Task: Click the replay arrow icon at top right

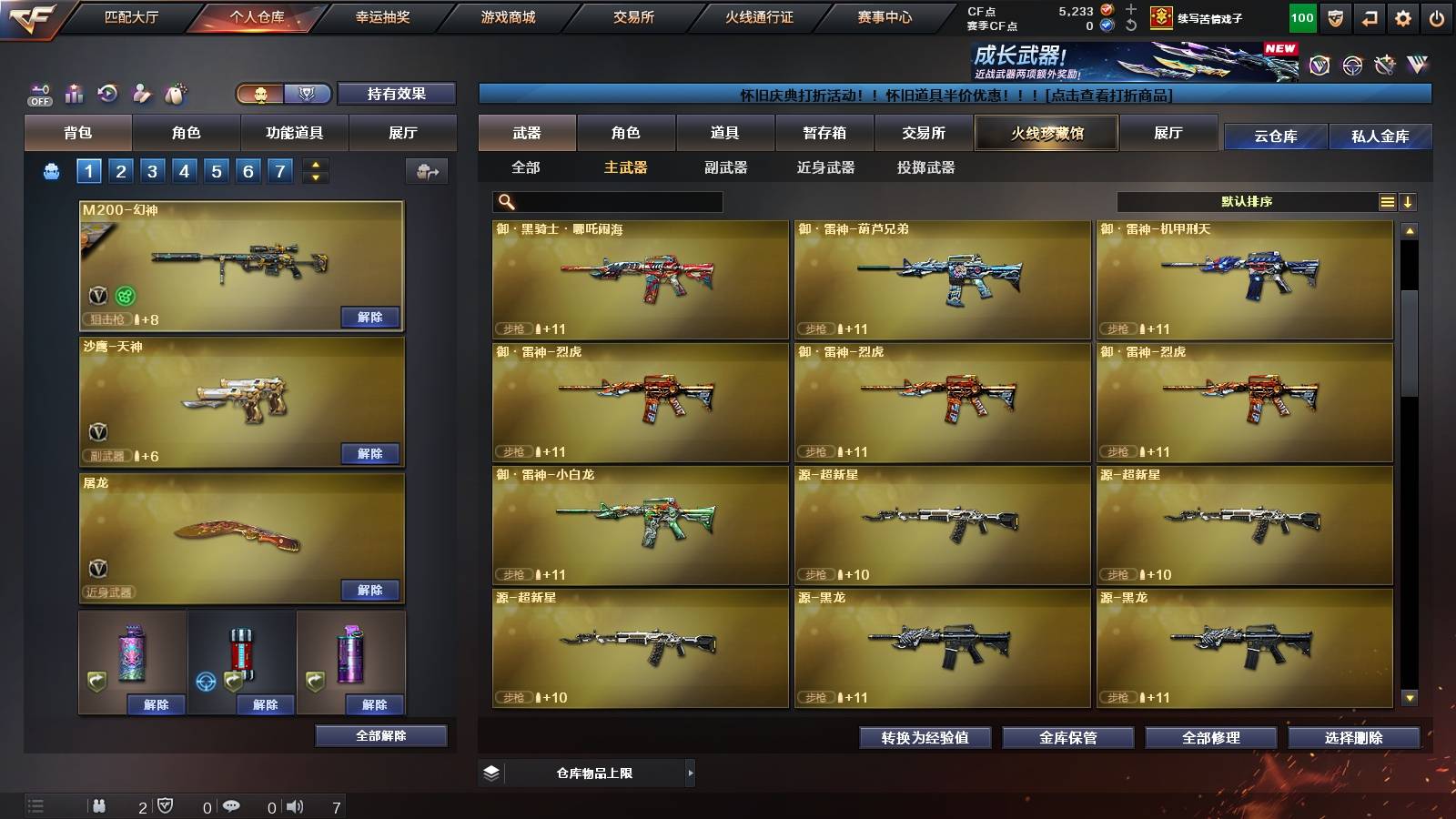Action: 1370,16
